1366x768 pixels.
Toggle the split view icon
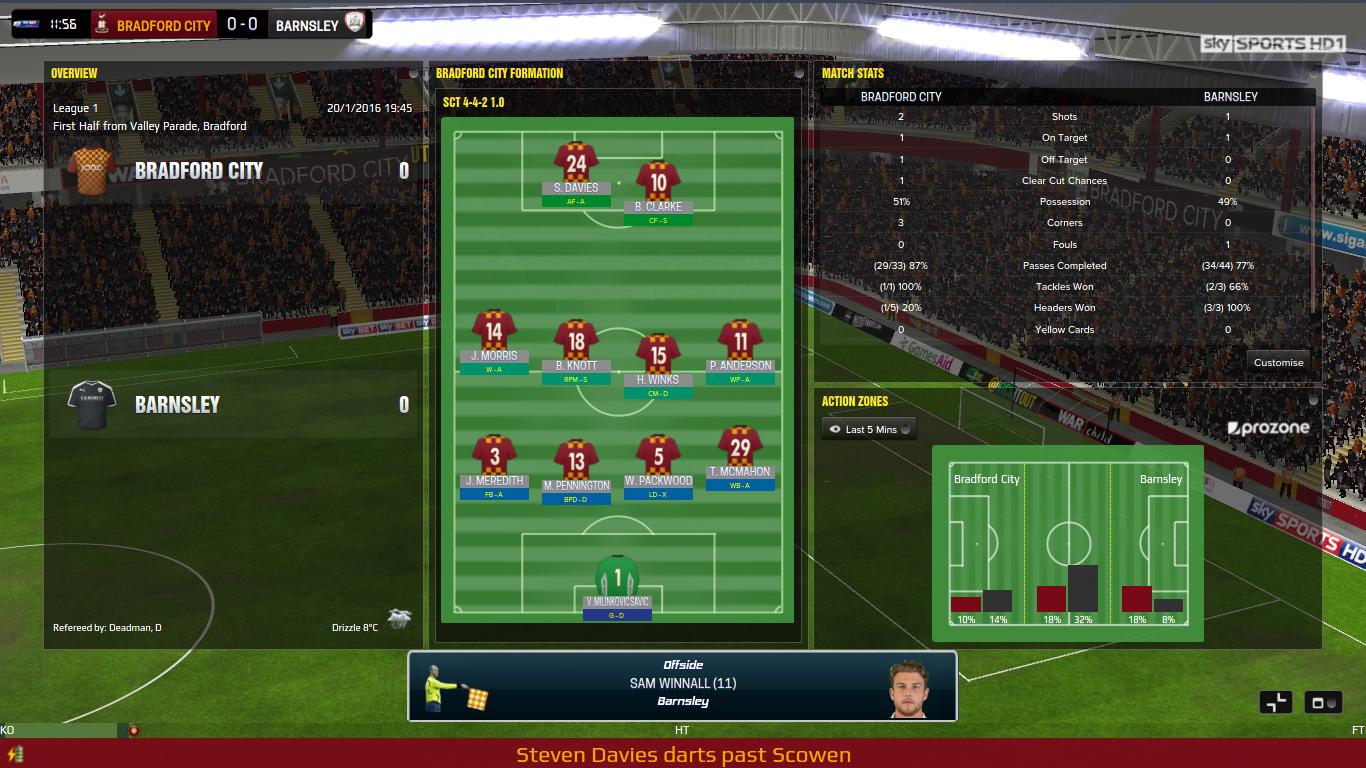pos(1278,702)
